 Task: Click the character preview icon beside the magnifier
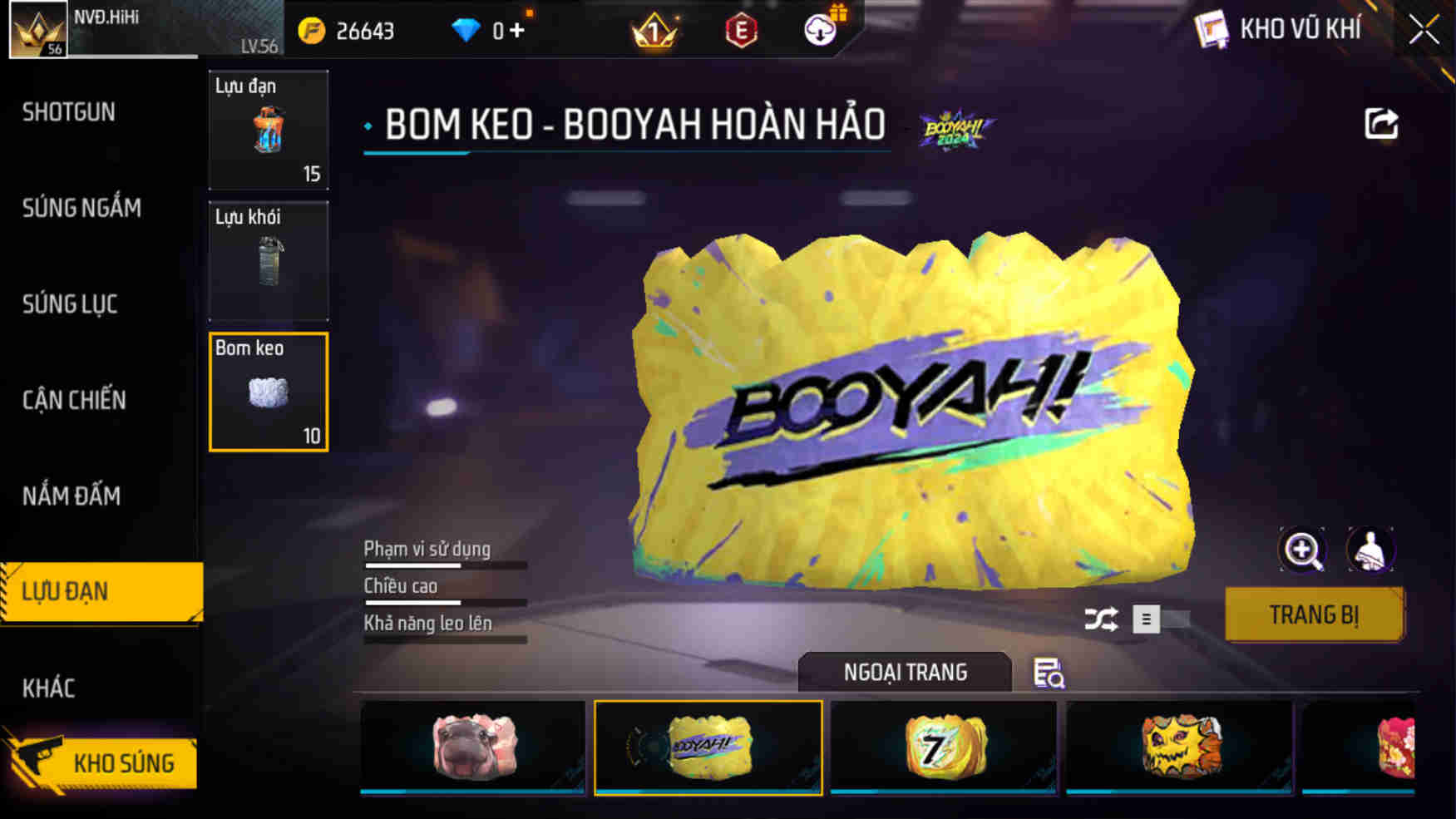click(1370, 550)
